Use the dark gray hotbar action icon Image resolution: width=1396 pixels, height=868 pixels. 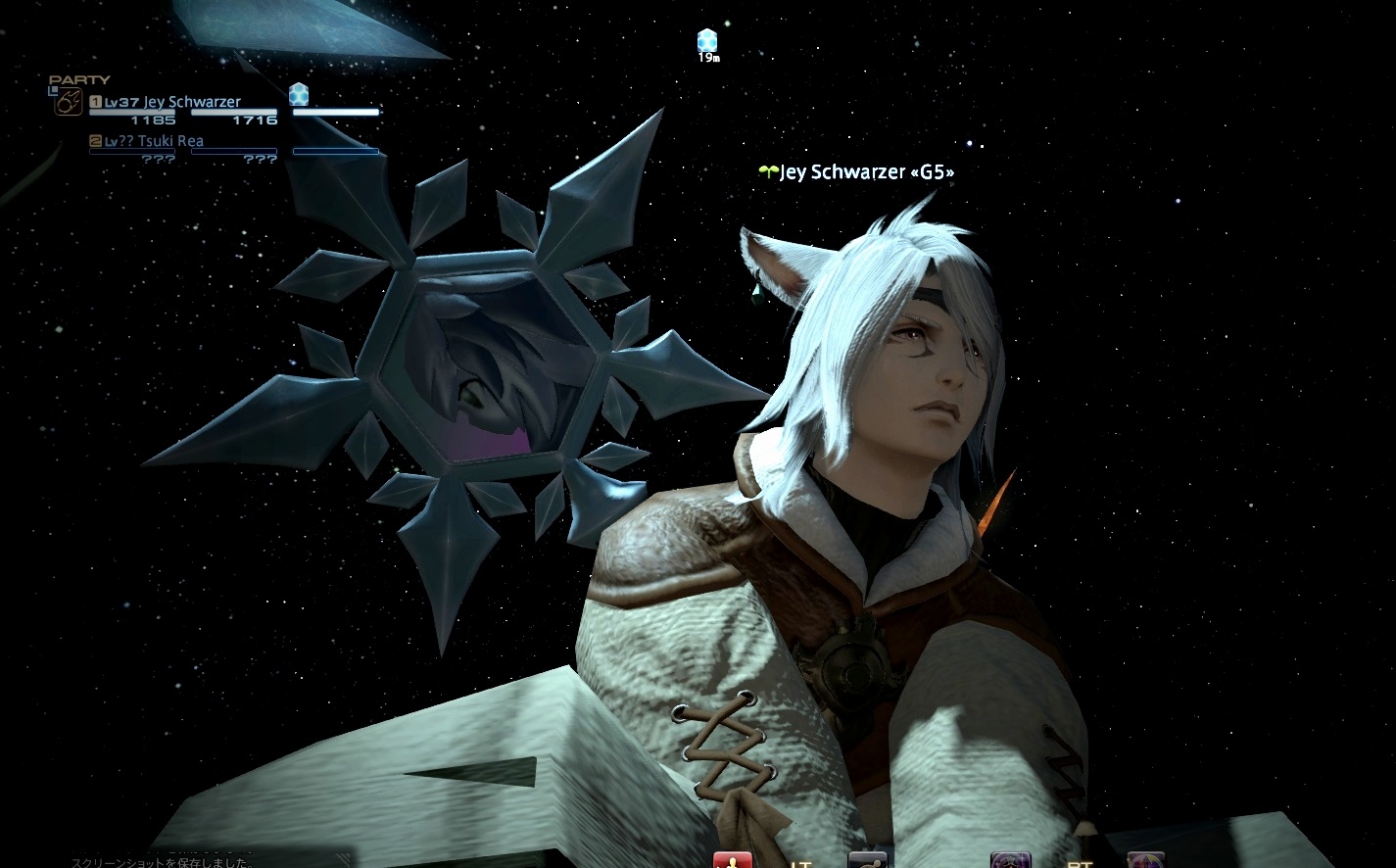(867, 859)
